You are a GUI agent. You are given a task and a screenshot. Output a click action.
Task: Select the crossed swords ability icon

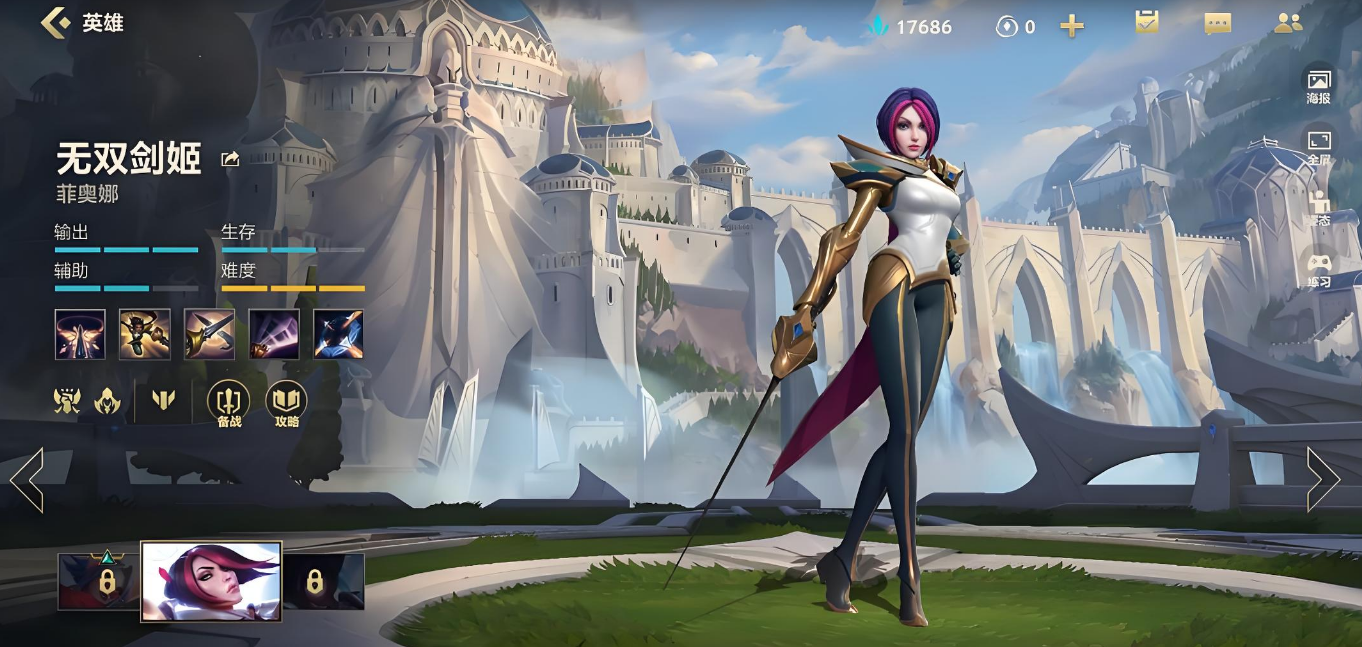pos(209,334)
